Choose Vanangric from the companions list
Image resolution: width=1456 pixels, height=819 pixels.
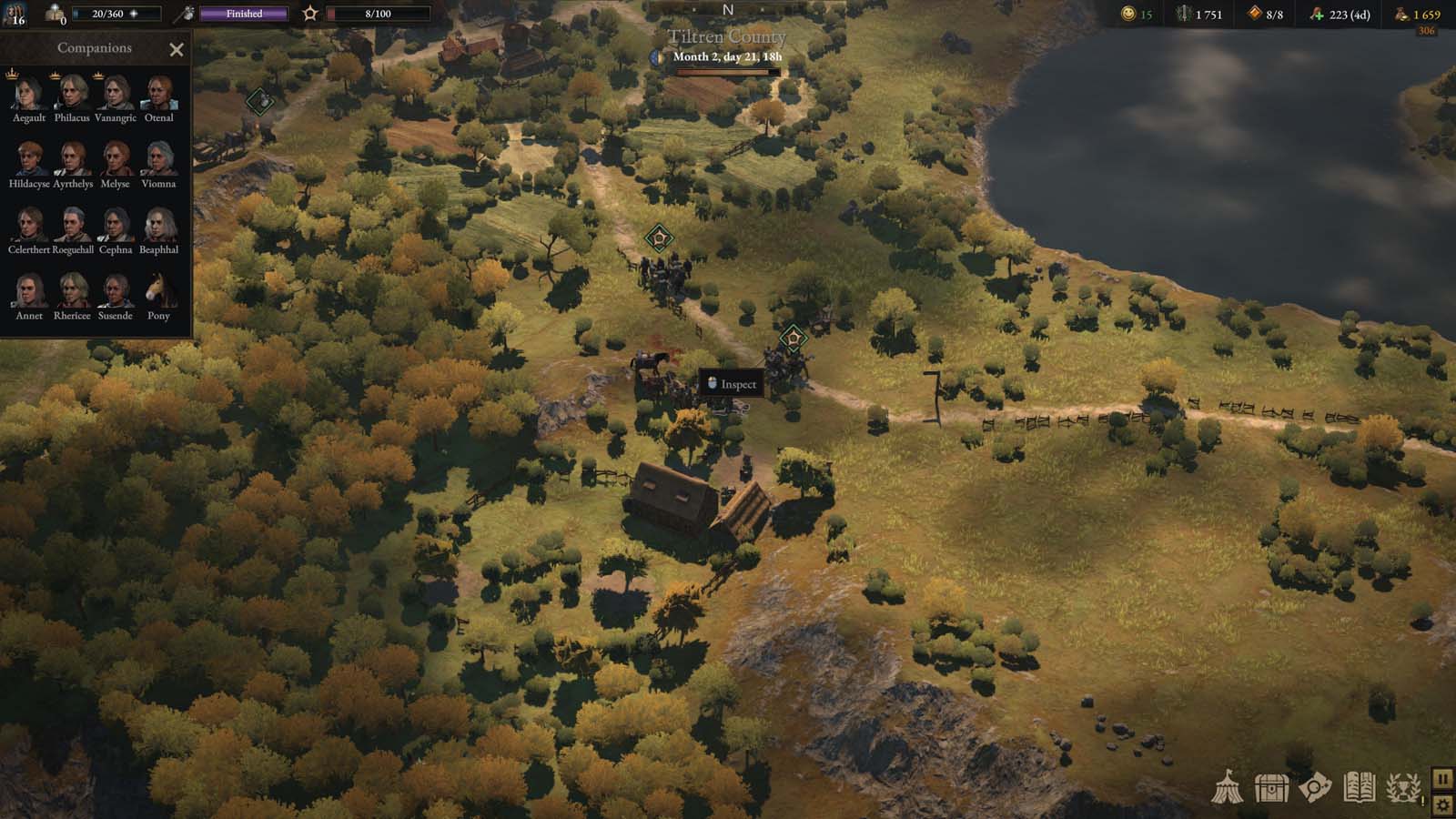coord(116,94)
